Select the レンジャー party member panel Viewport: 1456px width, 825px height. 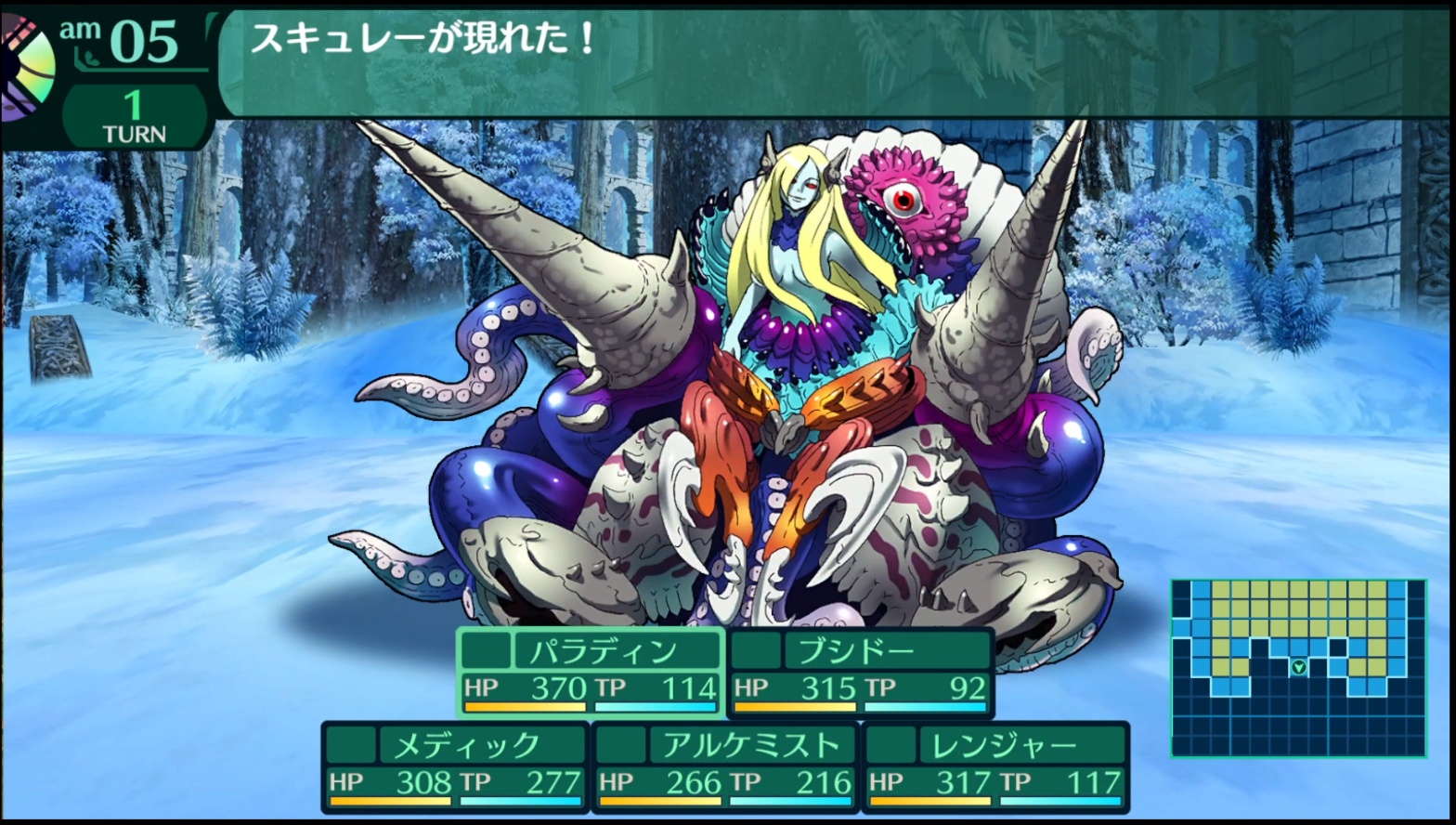pos(995,766)
